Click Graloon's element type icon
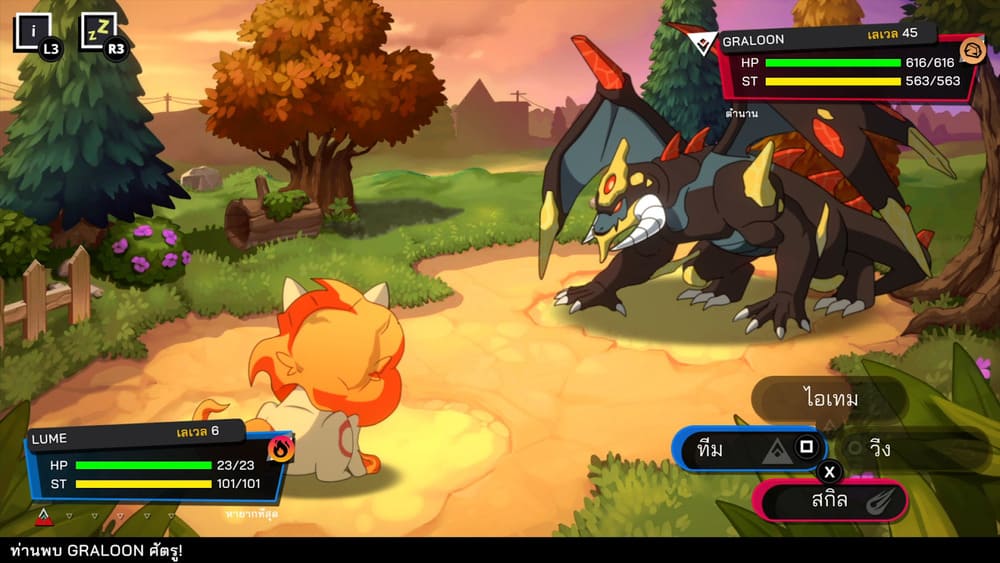 (971, 50)
